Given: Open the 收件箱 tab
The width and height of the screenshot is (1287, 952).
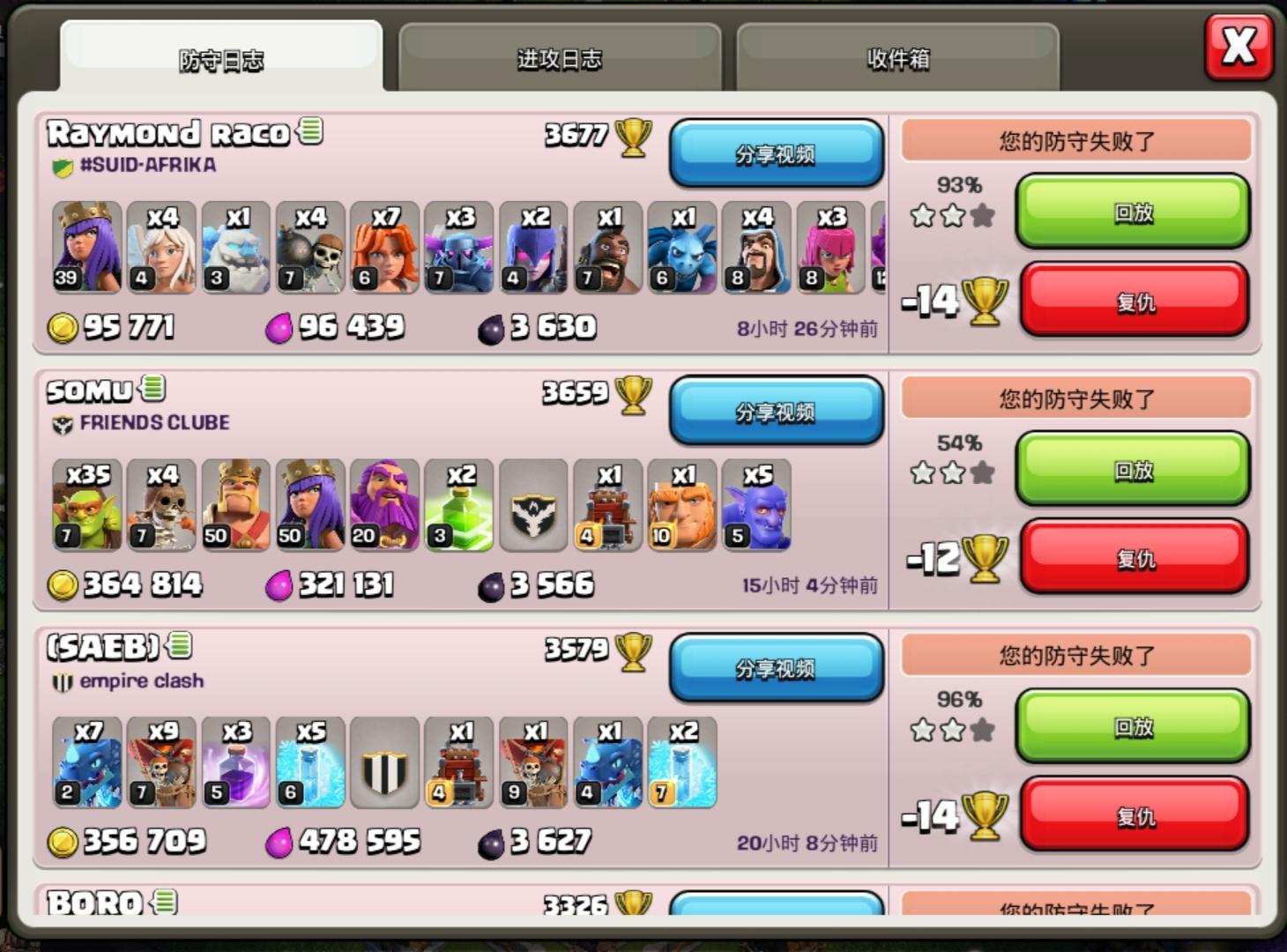Looking at the screenshot, I should (899, 57).
